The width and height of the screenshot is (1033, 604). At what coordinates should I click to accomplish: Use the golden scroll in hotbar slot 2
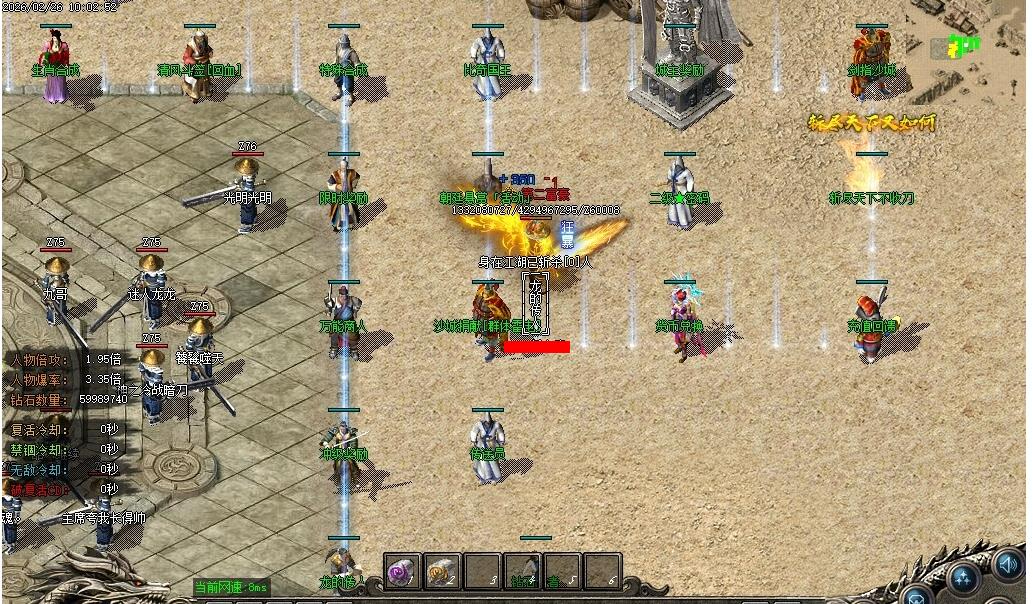(441, 572)
